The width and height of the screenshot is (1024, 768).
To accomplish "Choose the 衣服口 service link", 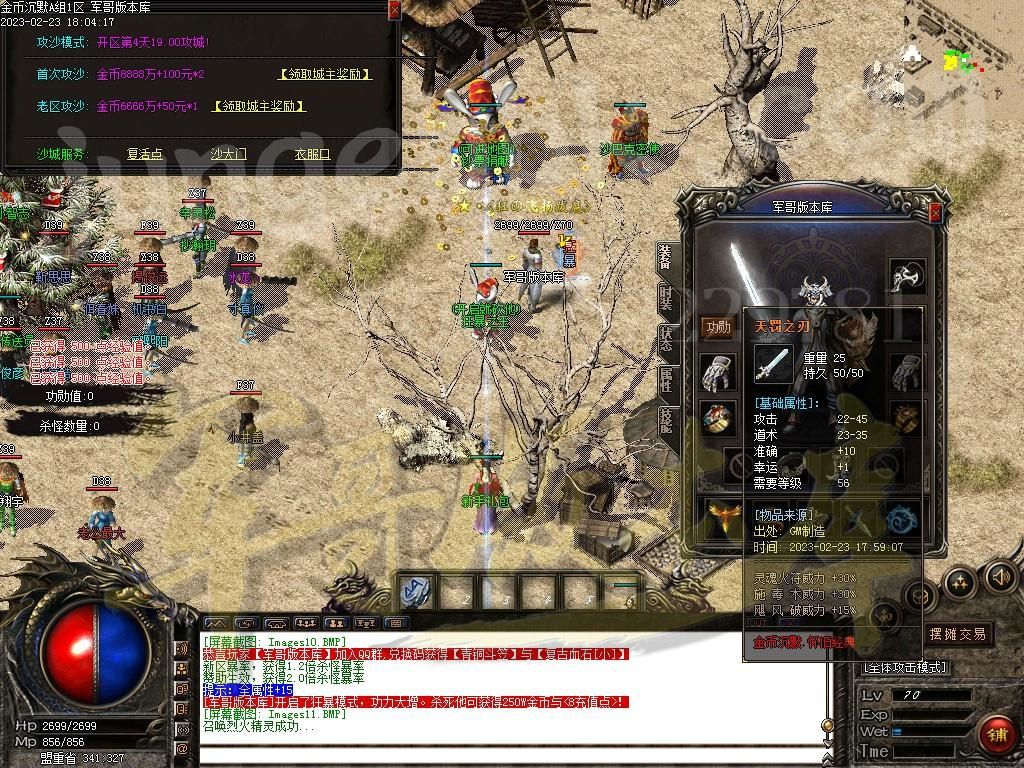I will (x=312, y=154).
